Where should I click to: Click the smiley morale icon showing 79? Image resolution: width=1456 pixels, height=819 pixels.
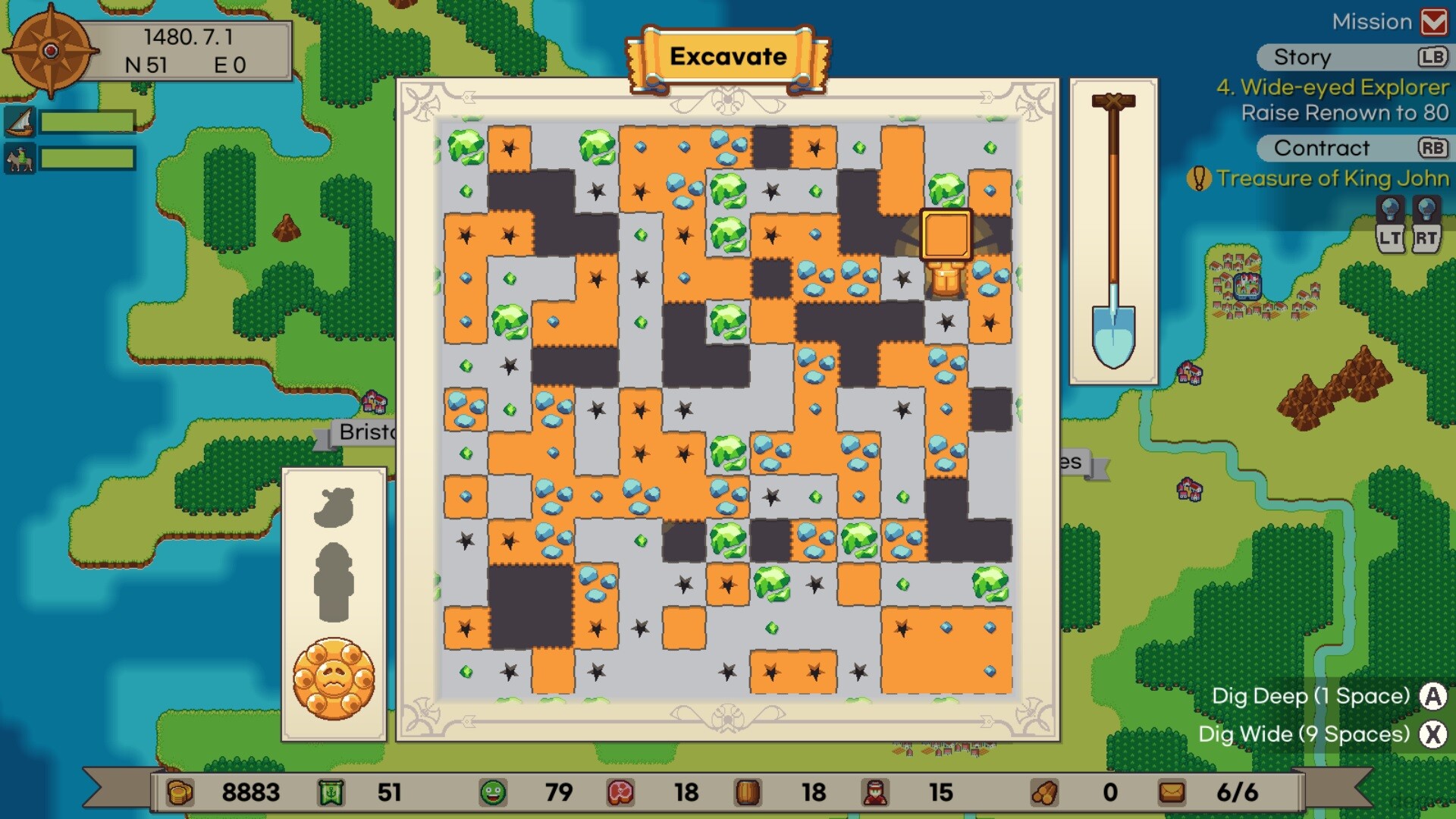(x=494, y=793)
